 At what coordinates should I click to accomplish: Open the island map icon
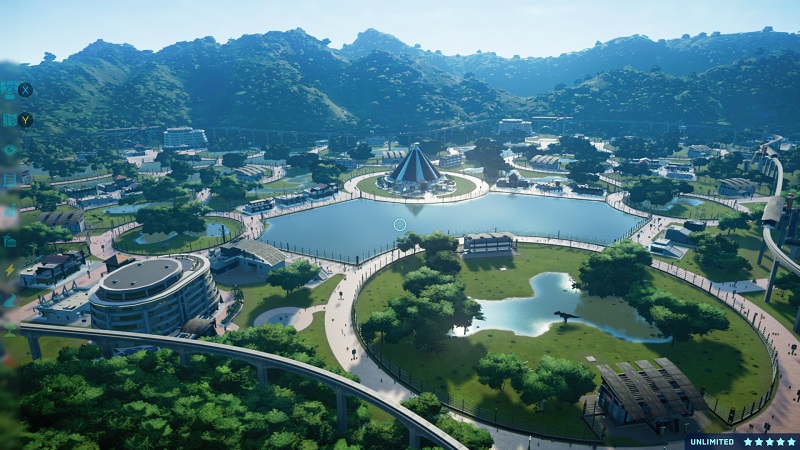9,120
